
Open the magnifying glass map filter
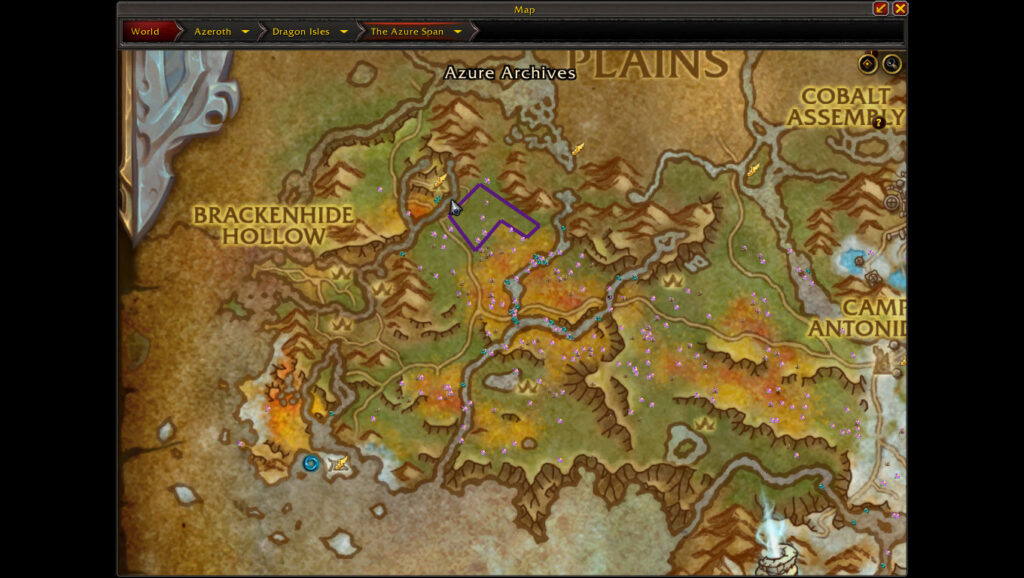click(x=891, y=64)
